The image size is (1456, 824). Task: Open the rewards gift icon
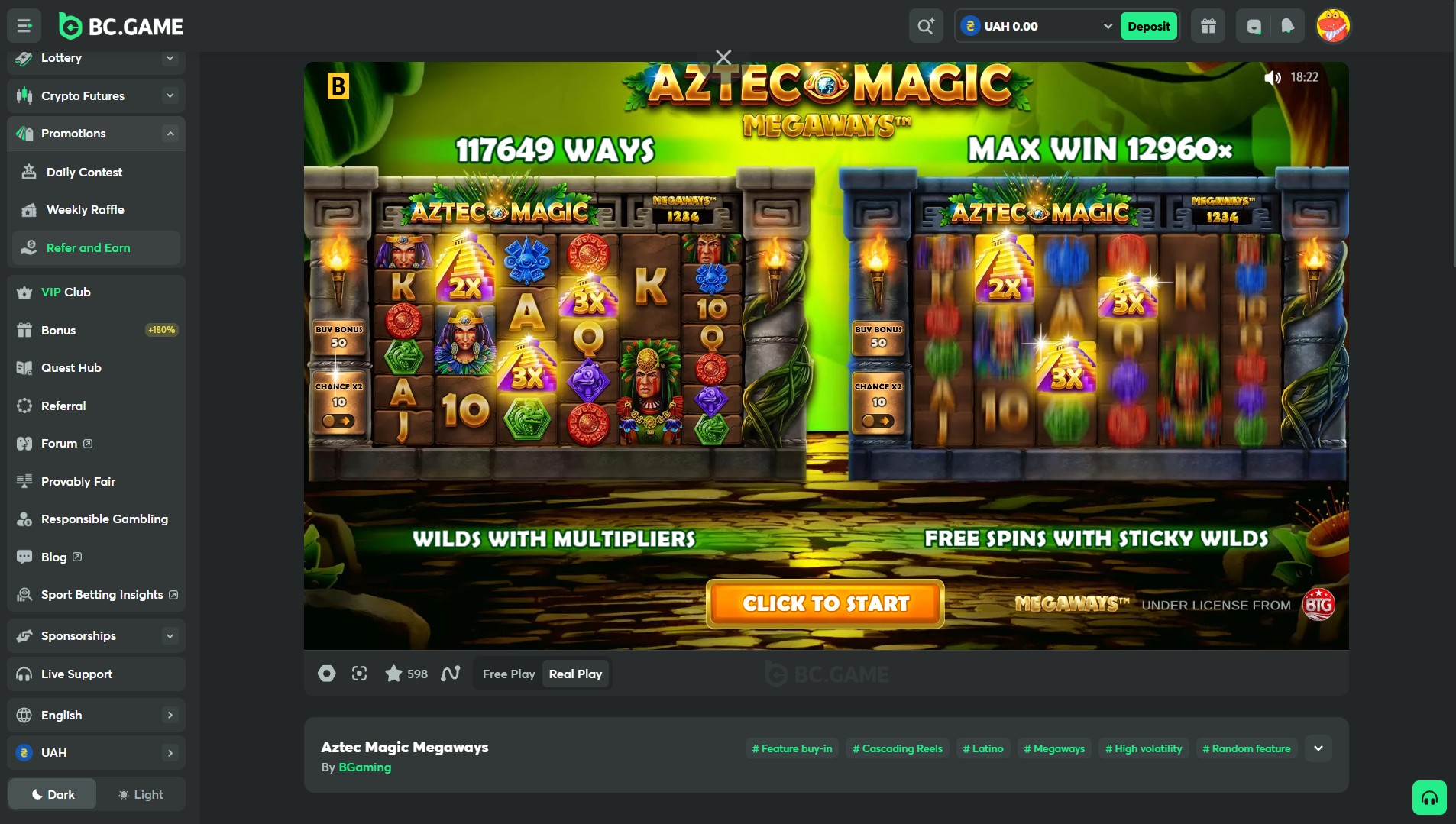tap(1207, 25)
